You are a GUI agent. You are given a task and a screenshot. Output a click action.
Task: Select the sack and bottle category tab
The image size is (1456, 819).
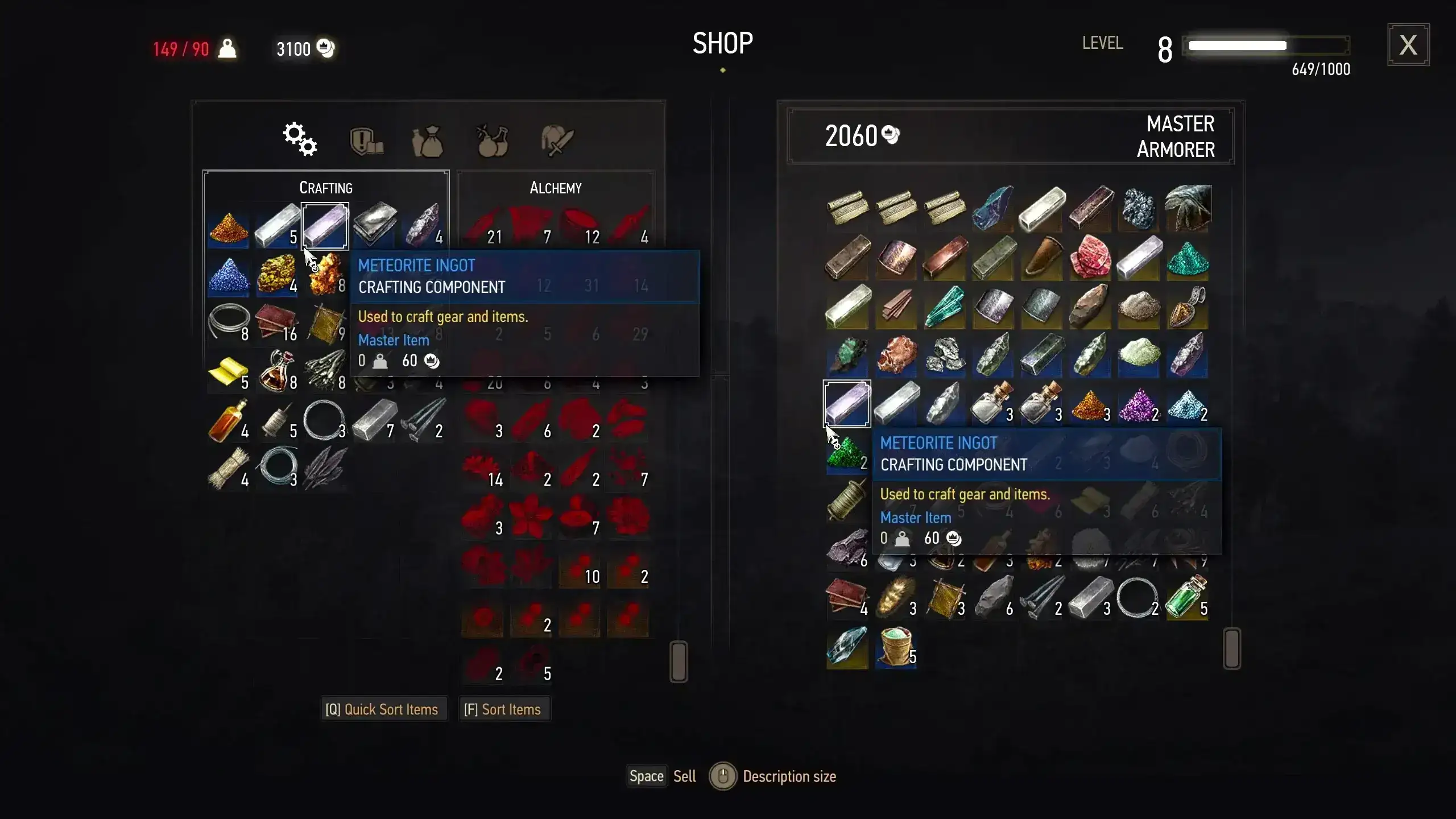tap(428, 141)
